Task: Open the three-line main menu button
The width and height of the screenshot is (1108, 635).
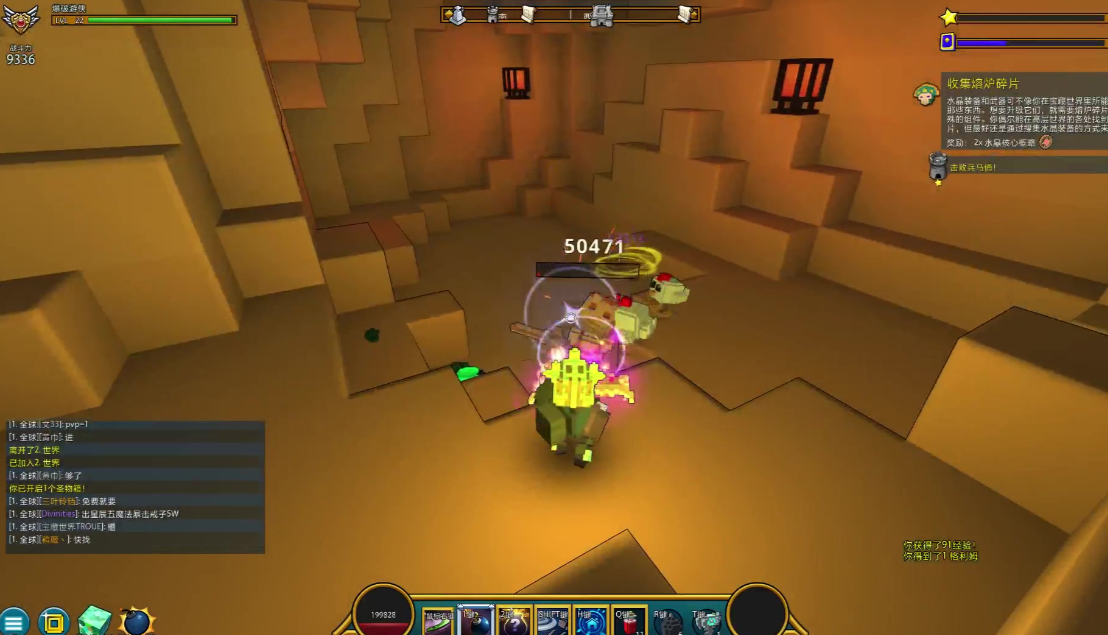Action: [x=14, y=622]
